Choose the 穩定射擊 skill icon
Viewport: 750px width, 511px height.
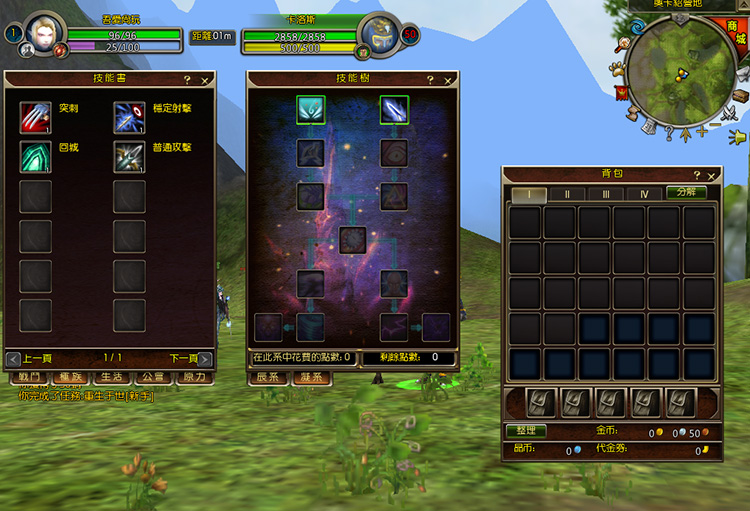click(129, 117)
